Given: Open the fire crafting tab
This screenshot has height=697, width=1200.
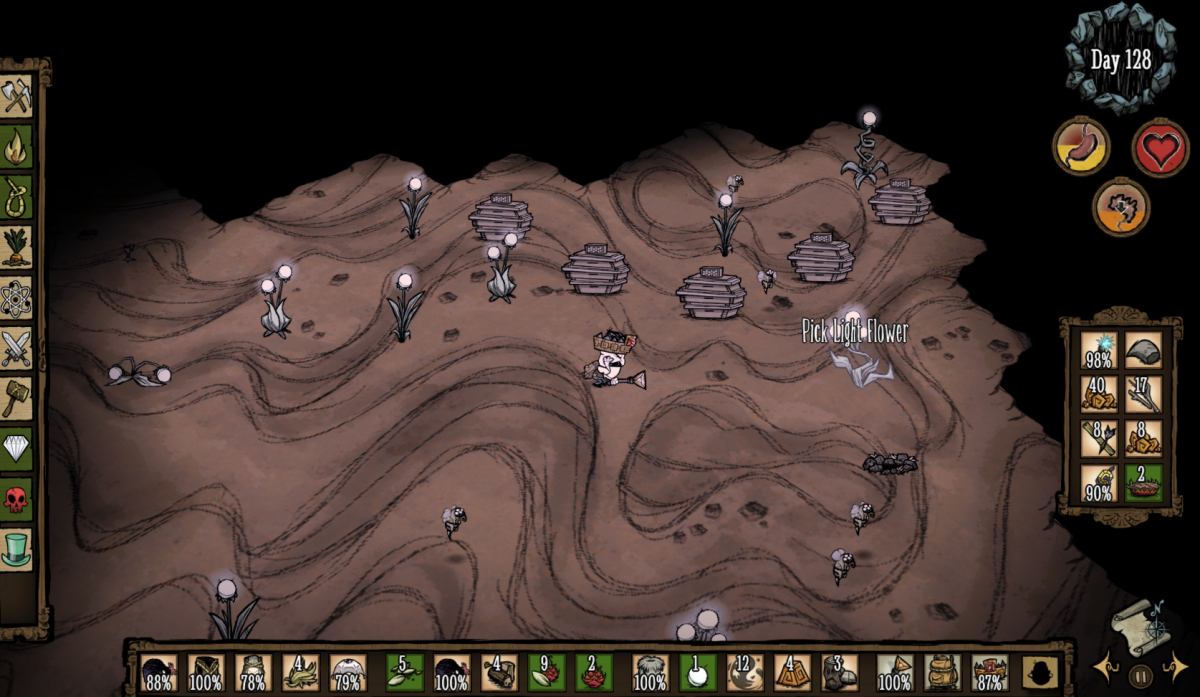Looking at the screenshot, I should 17,147.
